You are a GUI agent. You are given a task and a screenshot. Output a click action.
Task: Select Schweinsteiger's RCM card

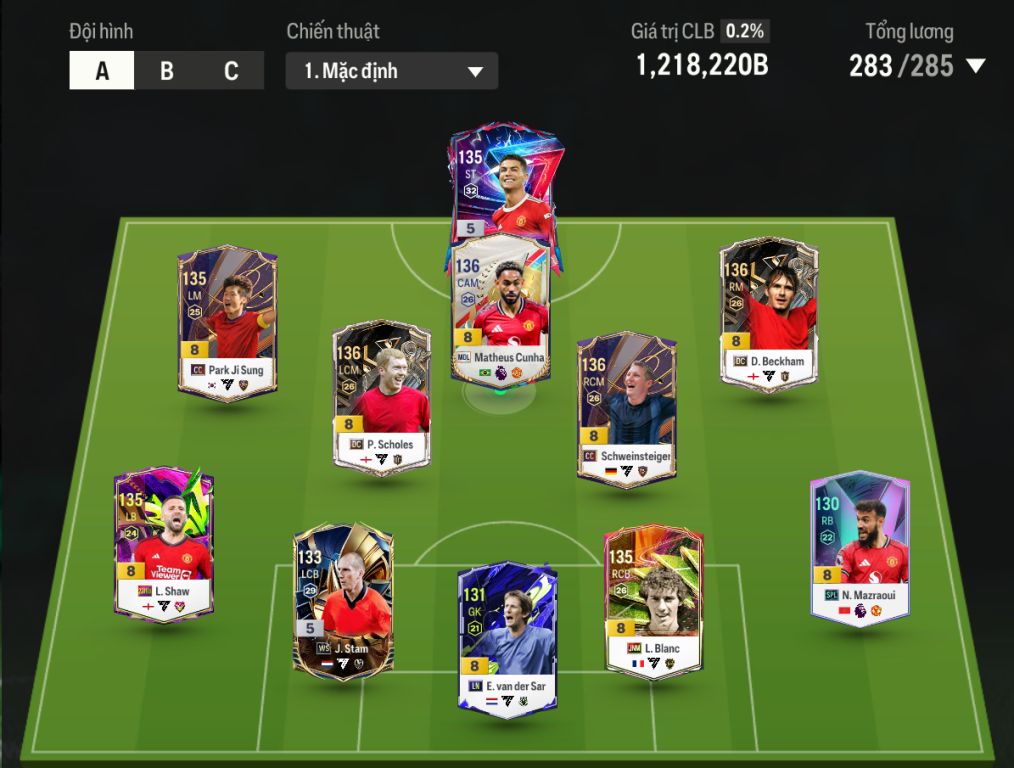coord(626,408)
